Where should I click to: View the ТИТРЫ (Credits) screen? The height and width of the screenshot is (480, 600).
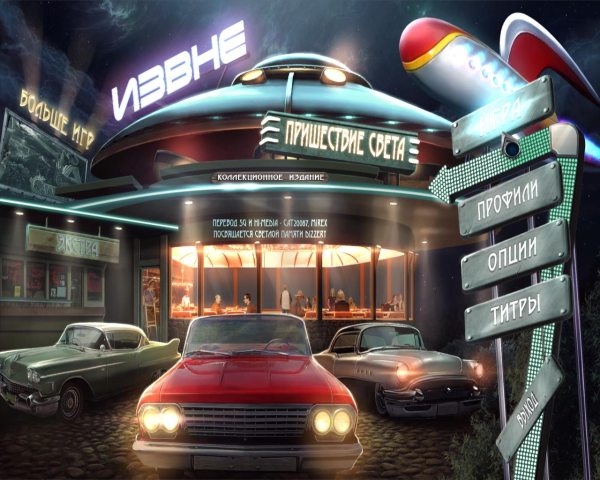coord(516,302)
